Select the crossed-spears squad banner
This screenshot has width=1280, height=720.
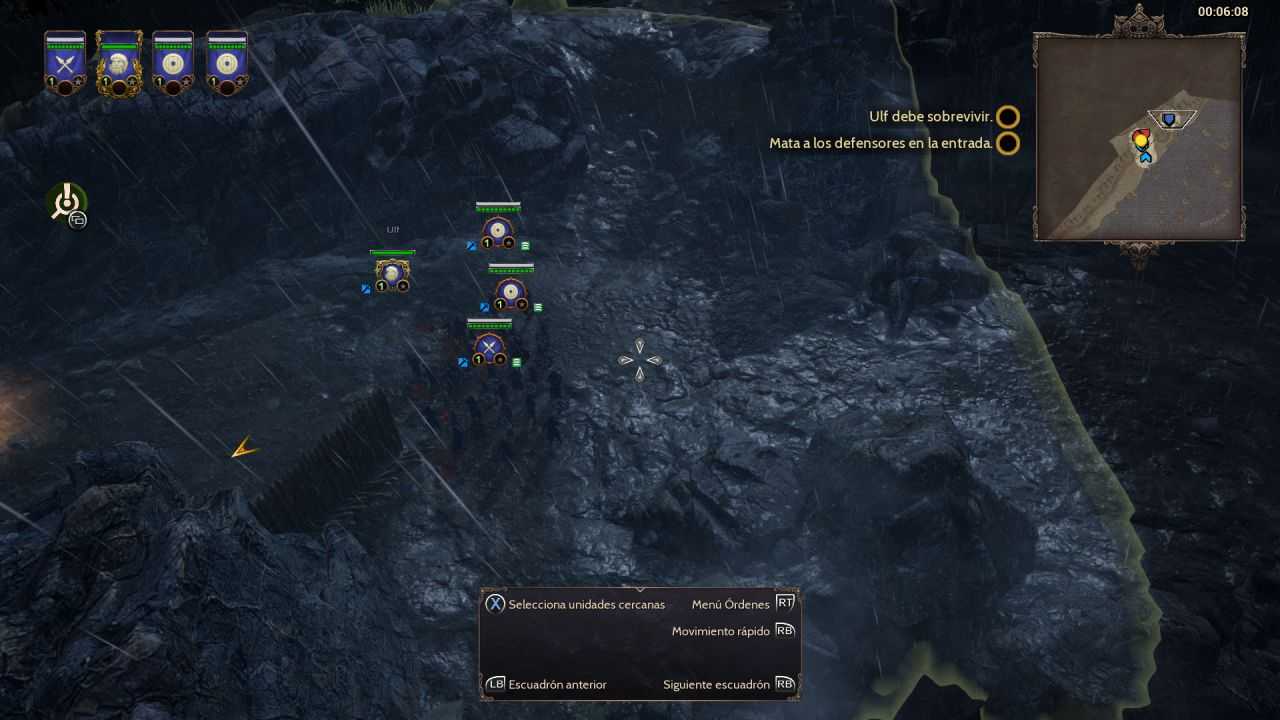point(65,64)
